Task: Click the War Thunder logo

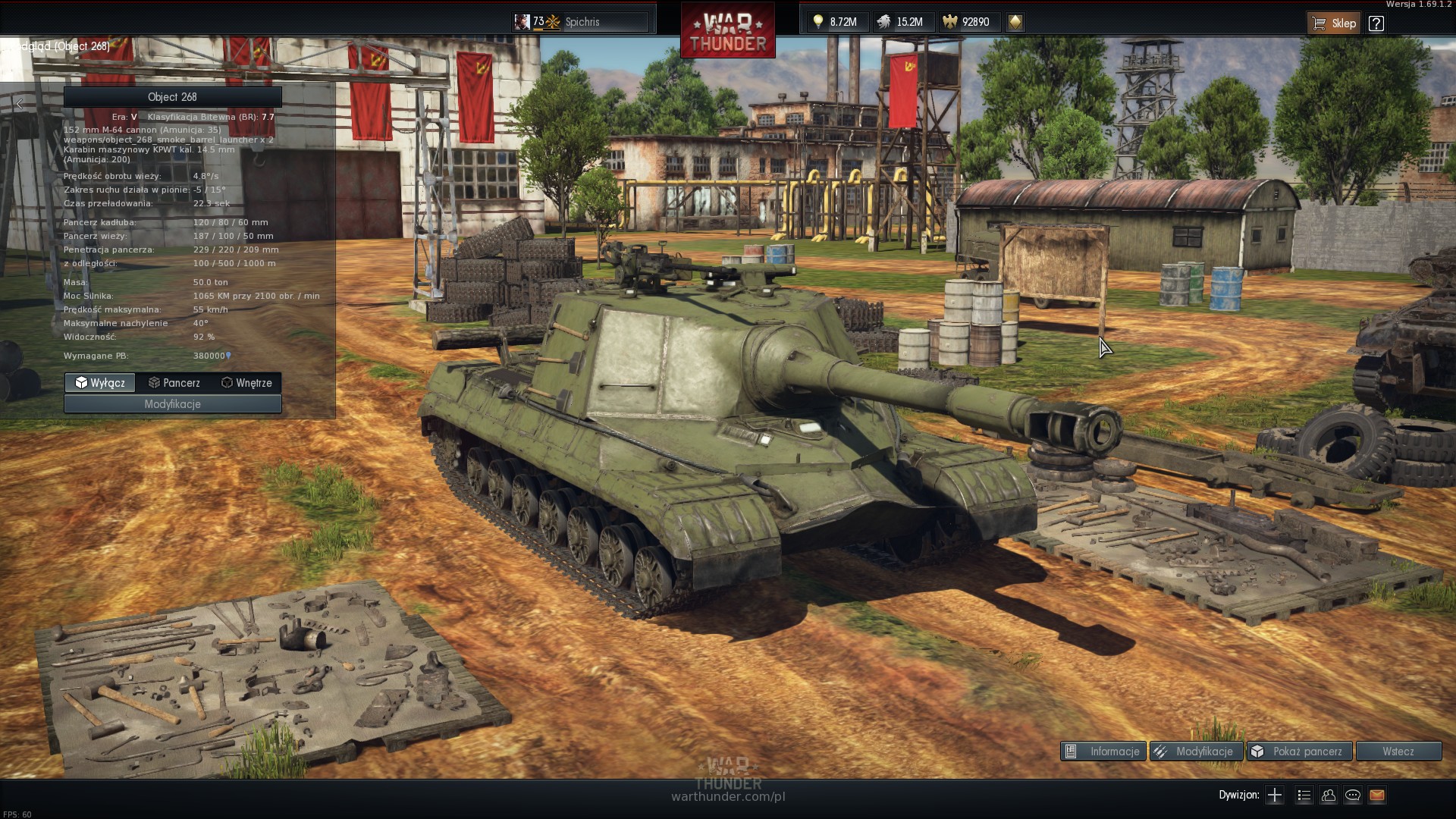Action: 728,32
